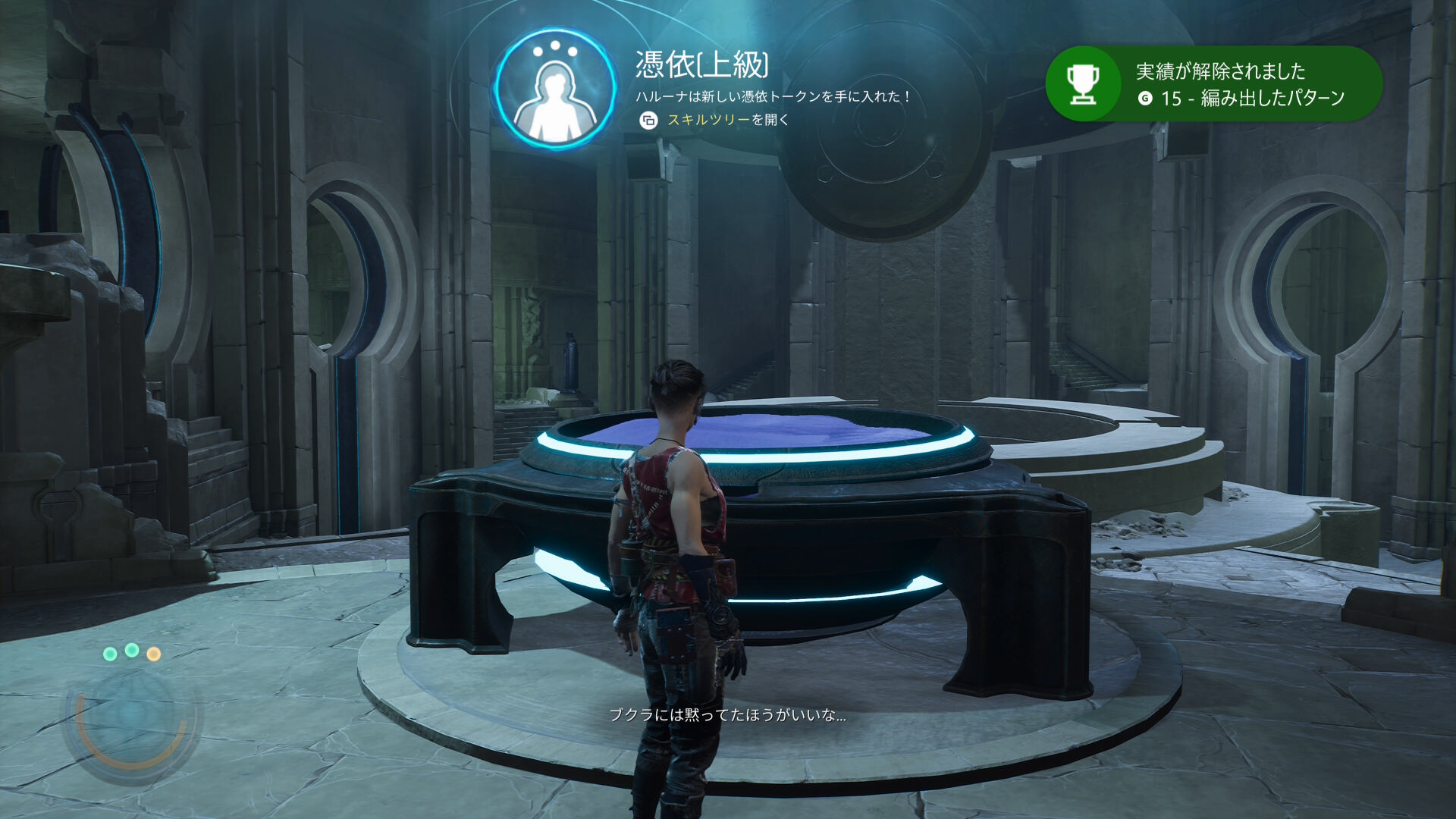The image size is (1456, 819).
Task: Select the green trophy icon in achievement popup
Action: [1082, 84]
